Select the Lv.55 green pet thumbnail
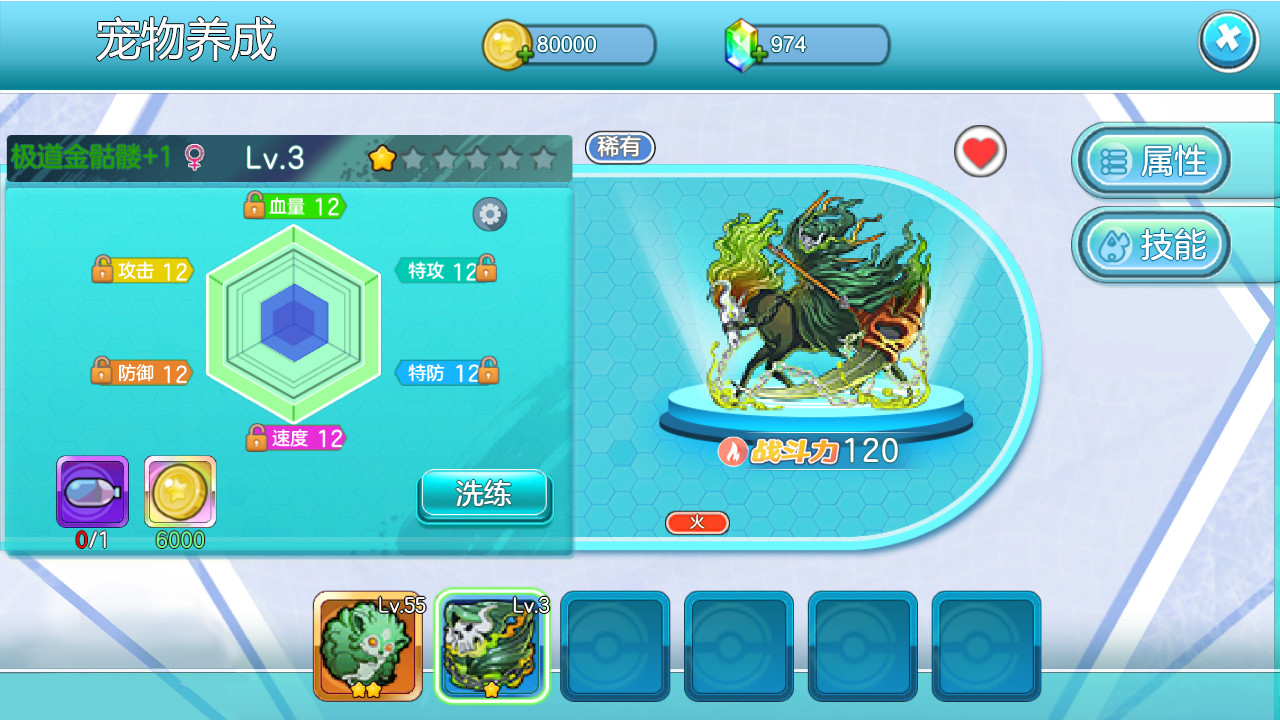The width and height of the screenshot is (1280, 720). [x=367, y=646]
